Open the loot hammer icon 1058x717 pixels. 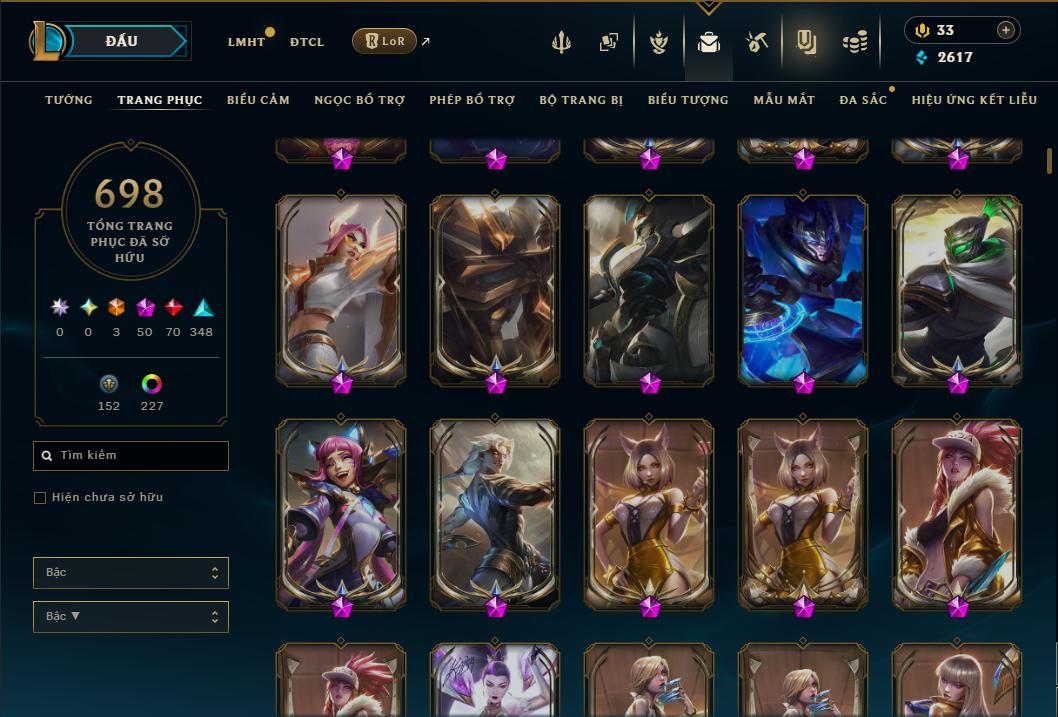point(756,42)
